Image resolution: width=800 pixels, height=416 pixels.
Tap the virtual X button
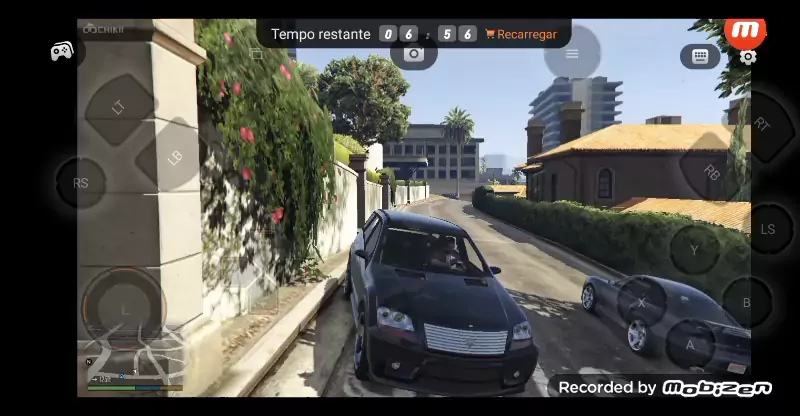click(x=641, y=301)
